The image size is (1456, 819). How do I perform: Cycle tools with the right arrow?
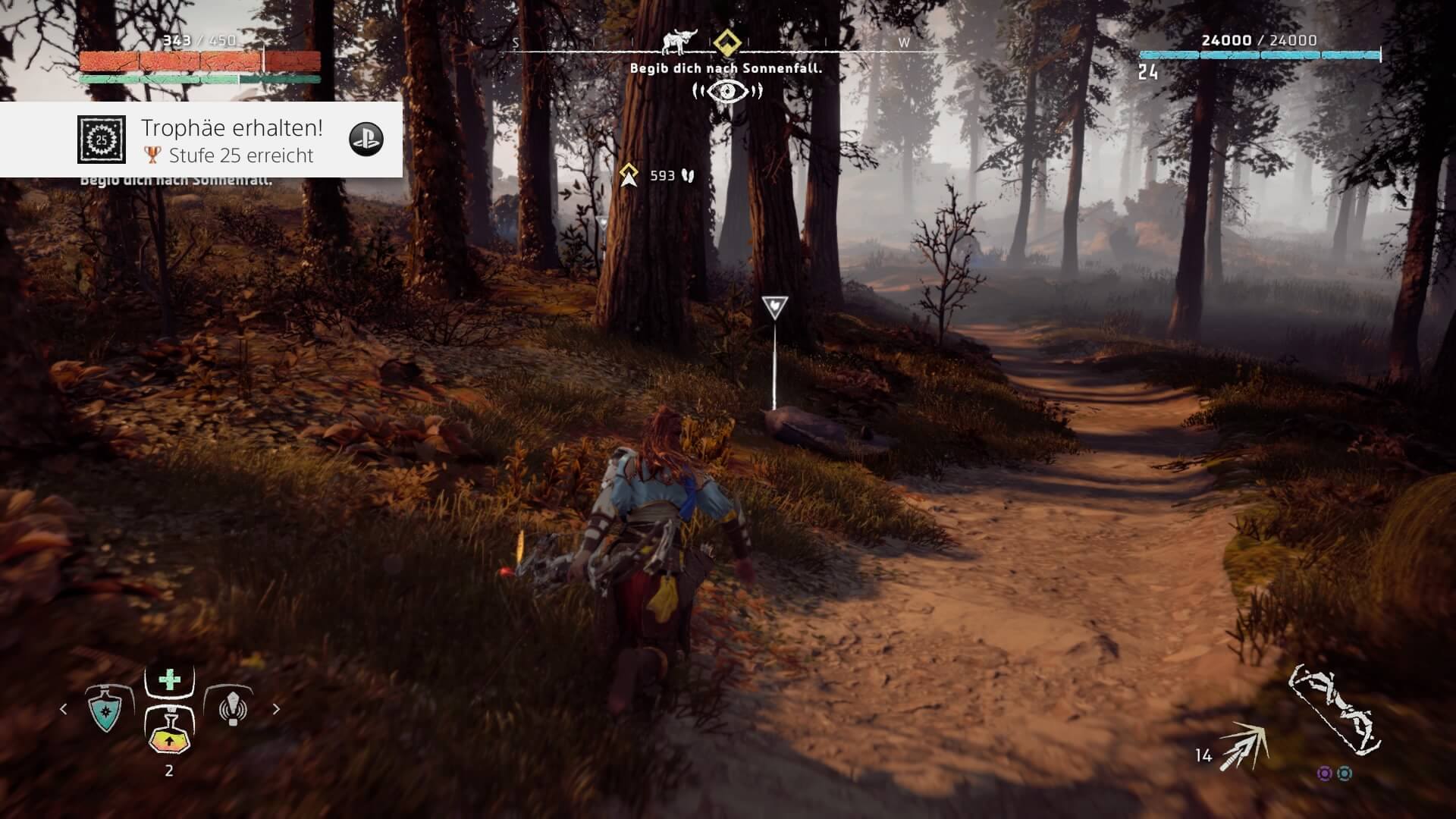pos(276,709)
